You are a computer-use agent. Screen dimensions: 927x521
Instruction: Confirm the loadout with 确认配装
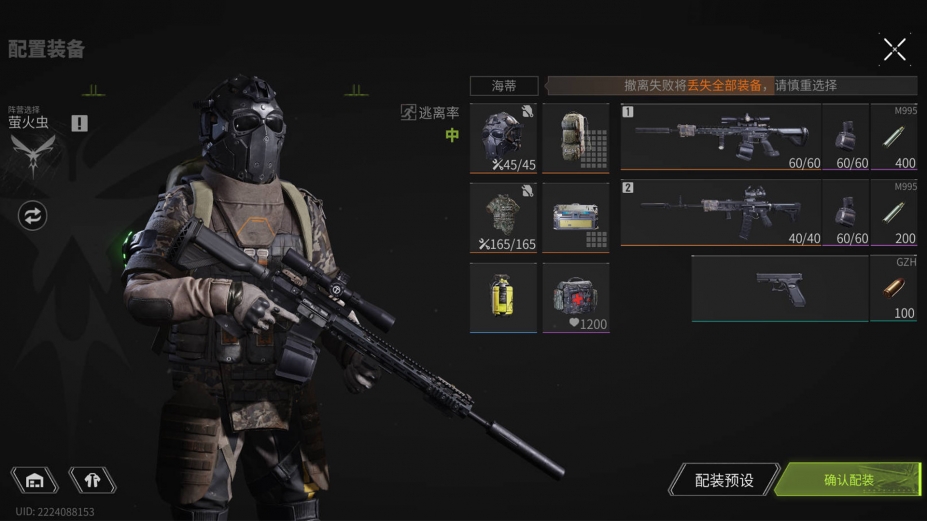coord(848,480)
